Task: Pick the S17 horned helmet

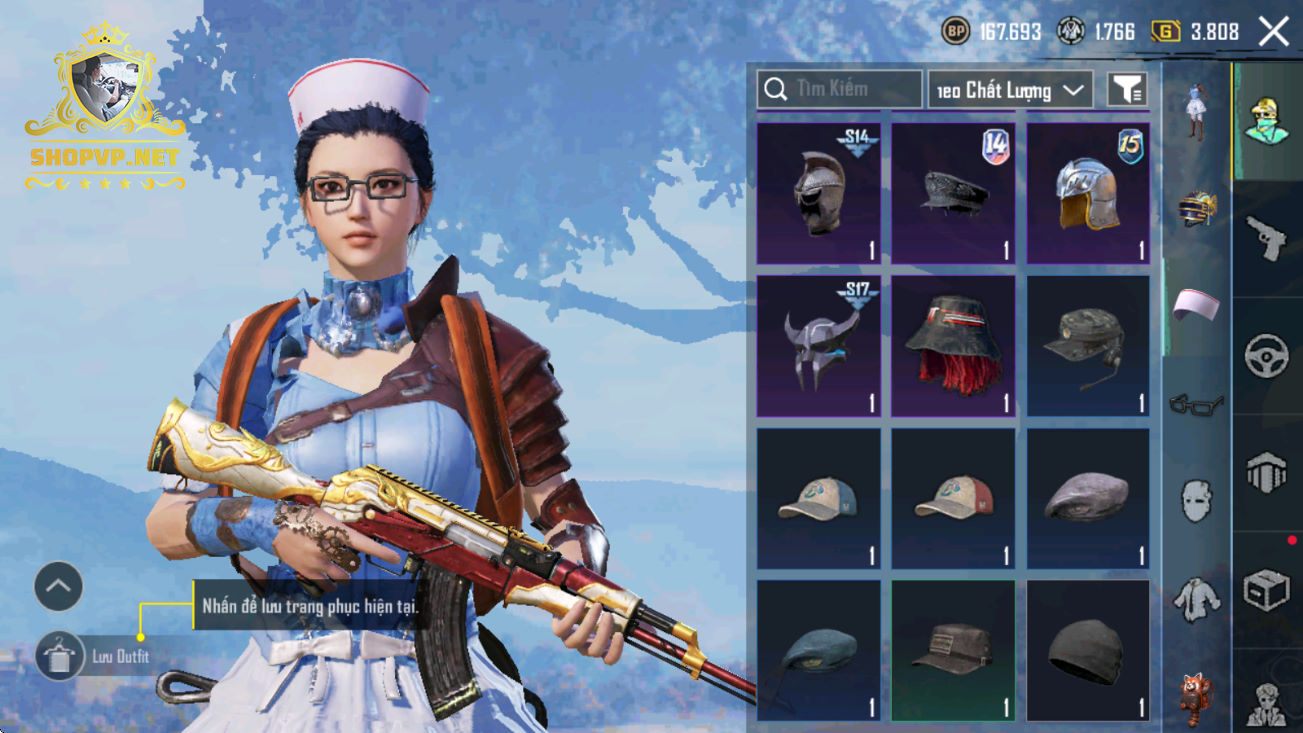Action: click(x=819, y=346)
